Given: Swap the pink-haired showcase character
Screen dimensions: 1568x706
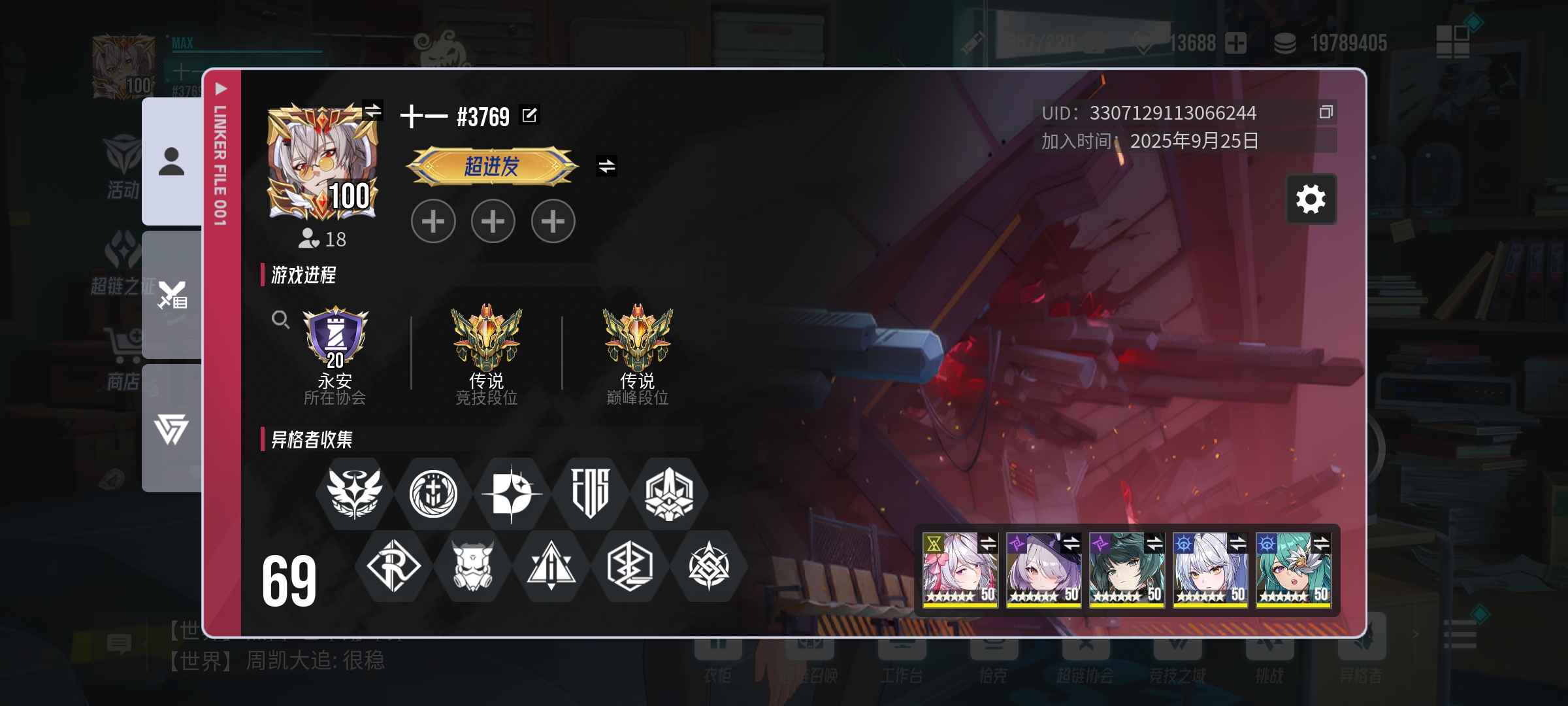Looking at the screenshot, I should (x=988, y=543).
